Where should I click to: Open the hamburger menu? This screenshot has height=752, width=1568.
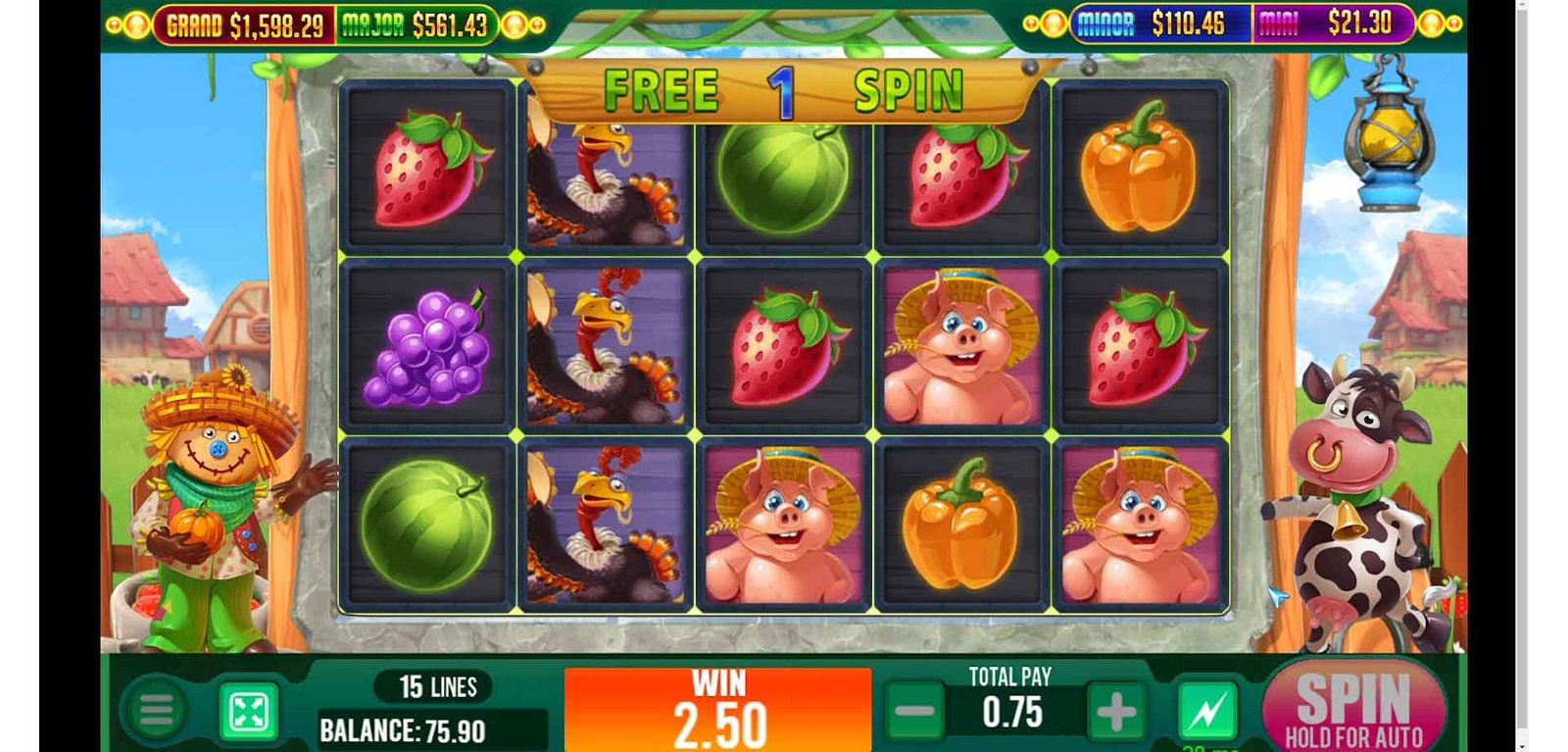tap(156, 711)
